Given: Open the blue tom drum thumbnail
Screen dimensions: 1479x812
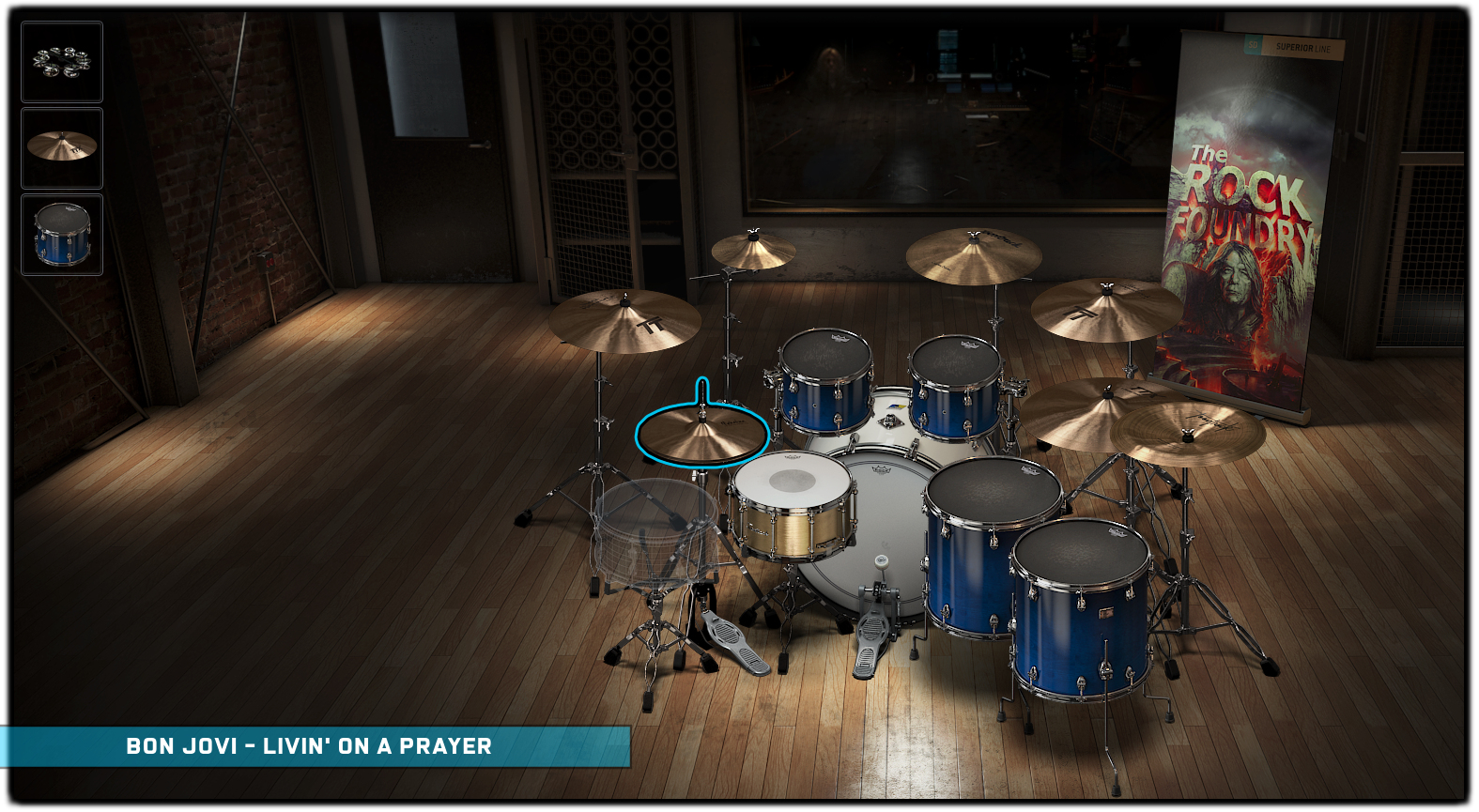Looking at the screenshot, I should click(x=62, y=234).
